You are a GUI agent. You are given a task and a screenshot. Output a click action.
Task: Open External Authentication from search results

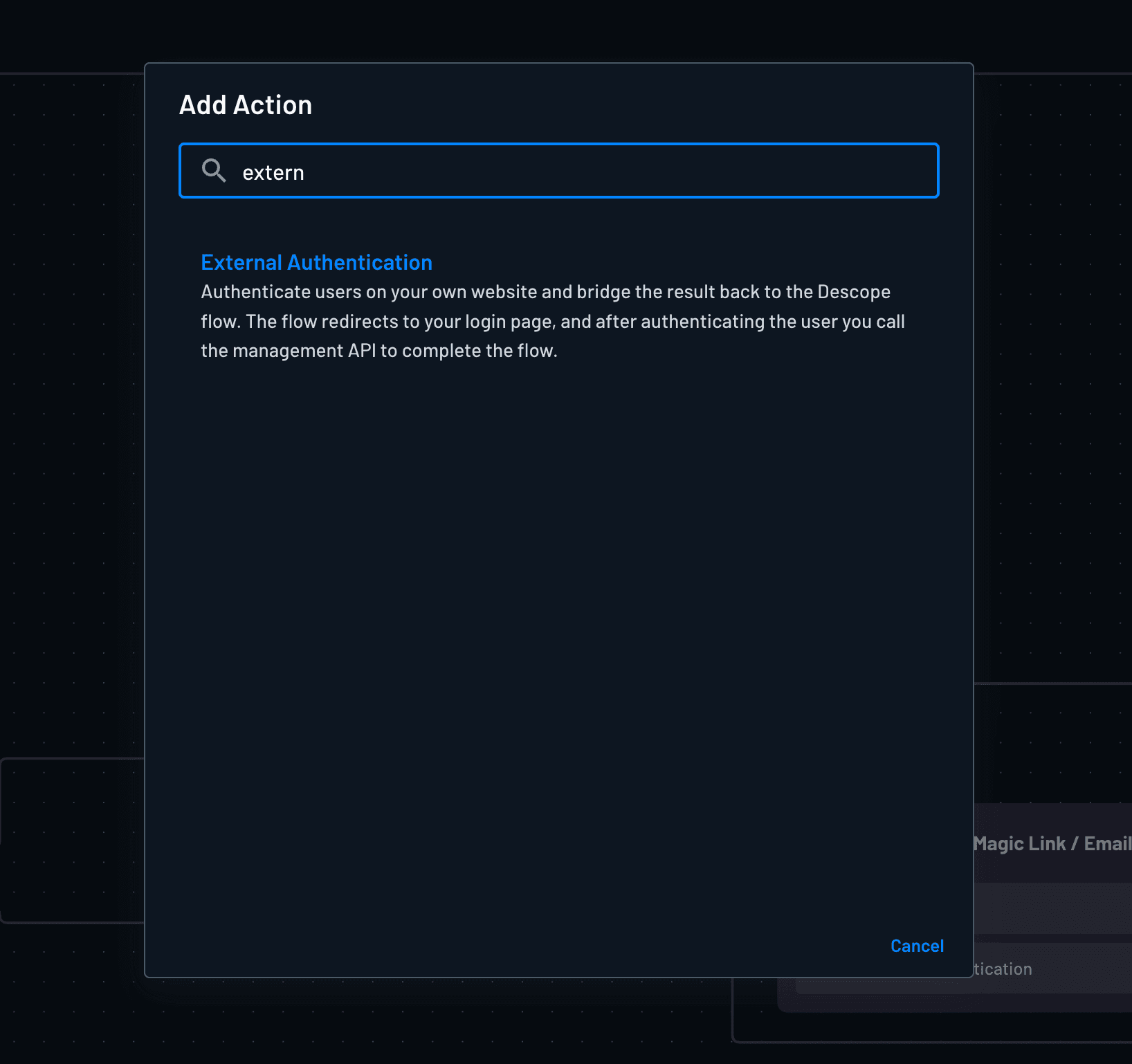point(316,263)
